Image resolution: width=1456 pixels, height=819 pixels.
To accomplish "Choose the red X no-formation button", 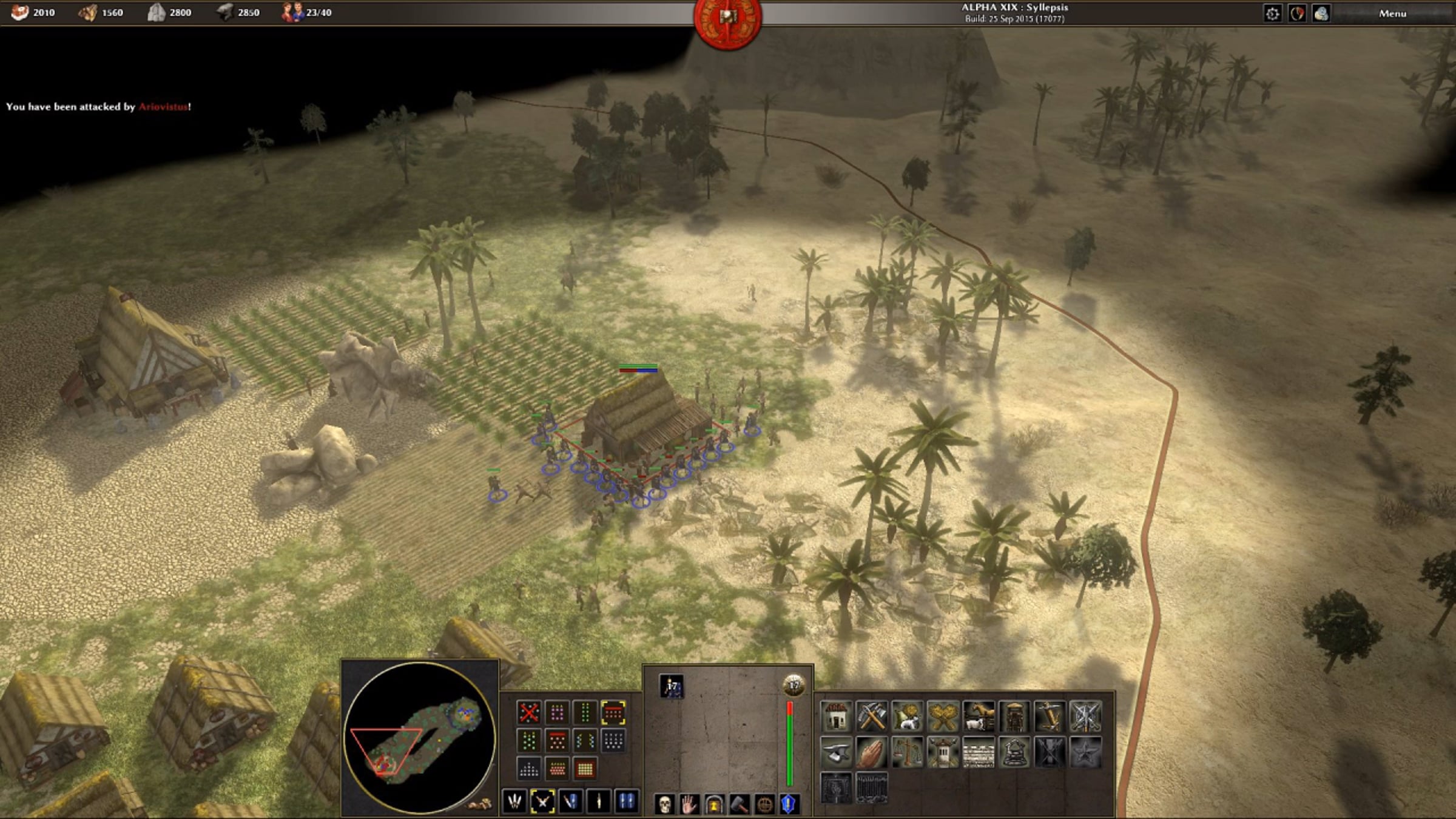I will (x=528, y=712).
